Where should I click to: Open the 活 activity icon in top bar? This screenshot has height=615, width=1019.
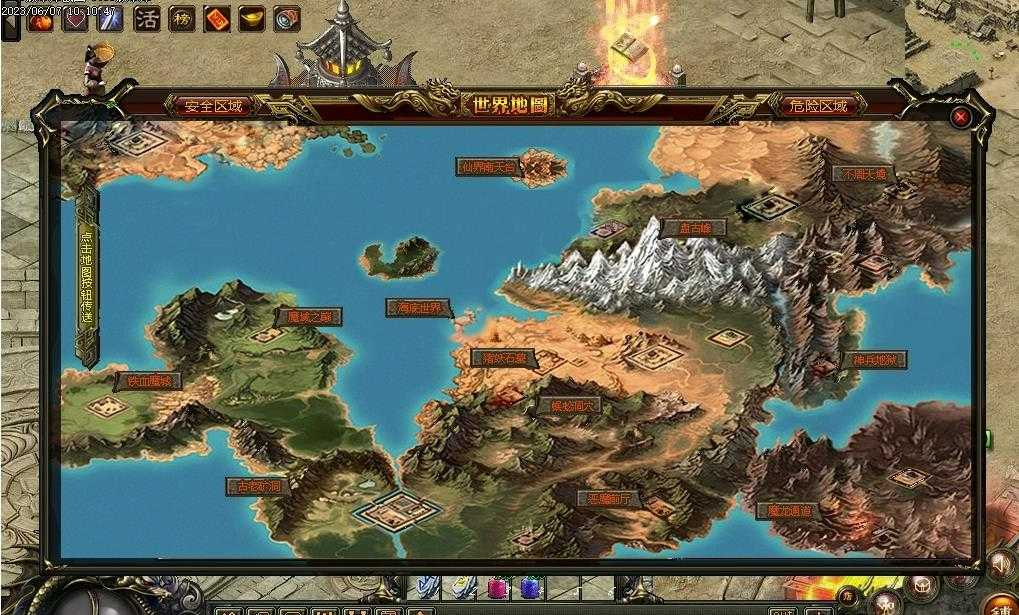(147, 18)
